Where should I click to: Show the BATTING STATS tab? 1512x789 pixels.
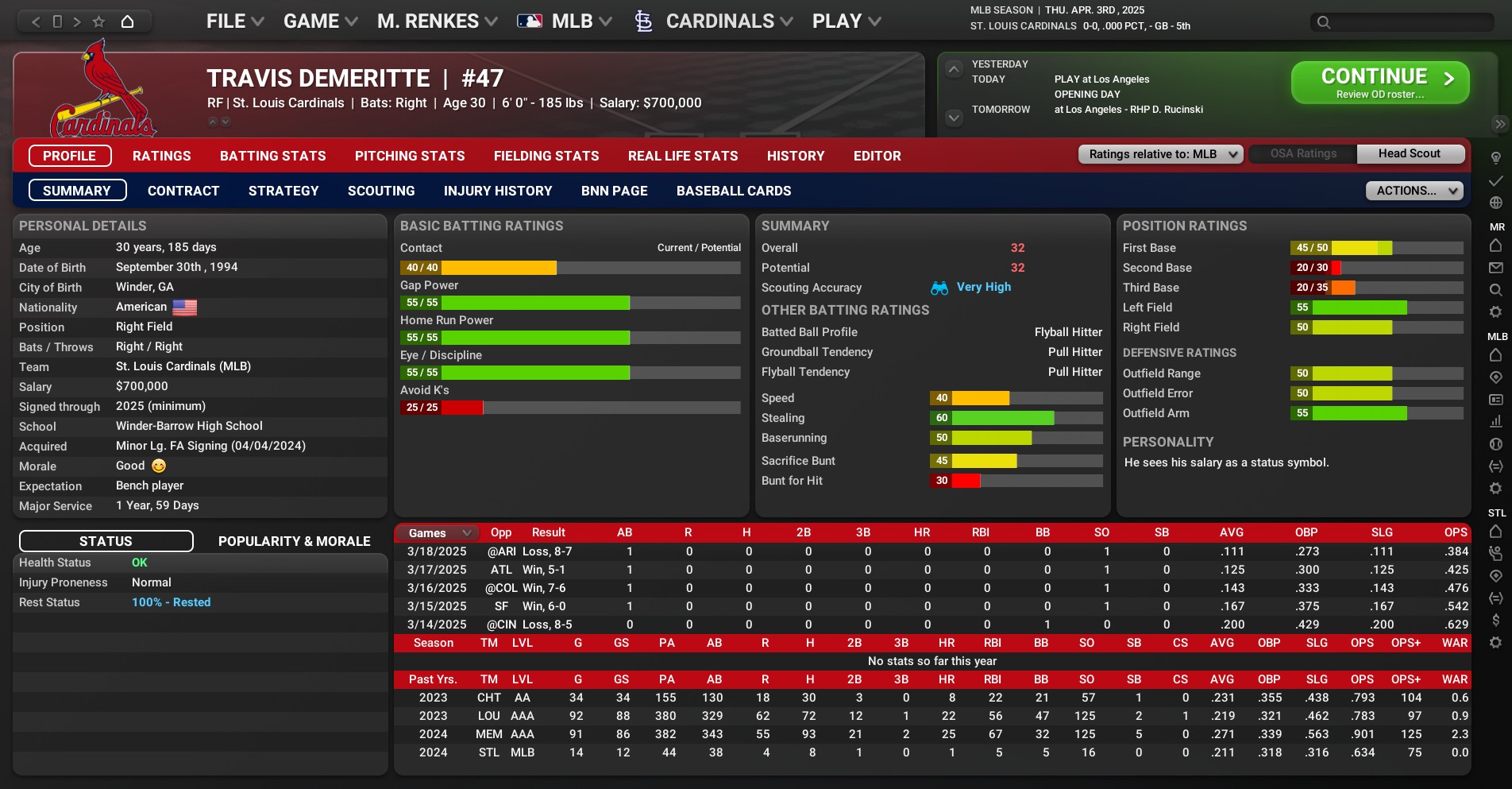click(272, 156)
